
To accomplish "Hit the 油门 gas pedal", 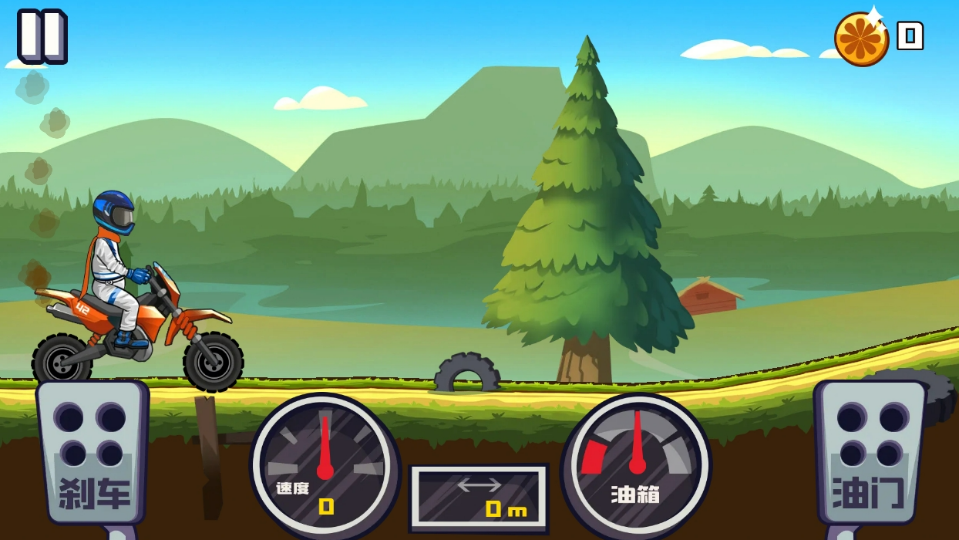I will point(868,452).
